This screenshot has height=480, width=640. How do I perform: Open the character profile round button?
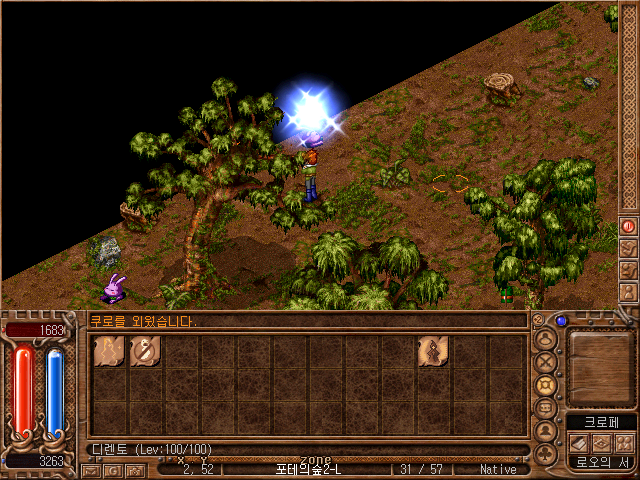click(547, 337)
